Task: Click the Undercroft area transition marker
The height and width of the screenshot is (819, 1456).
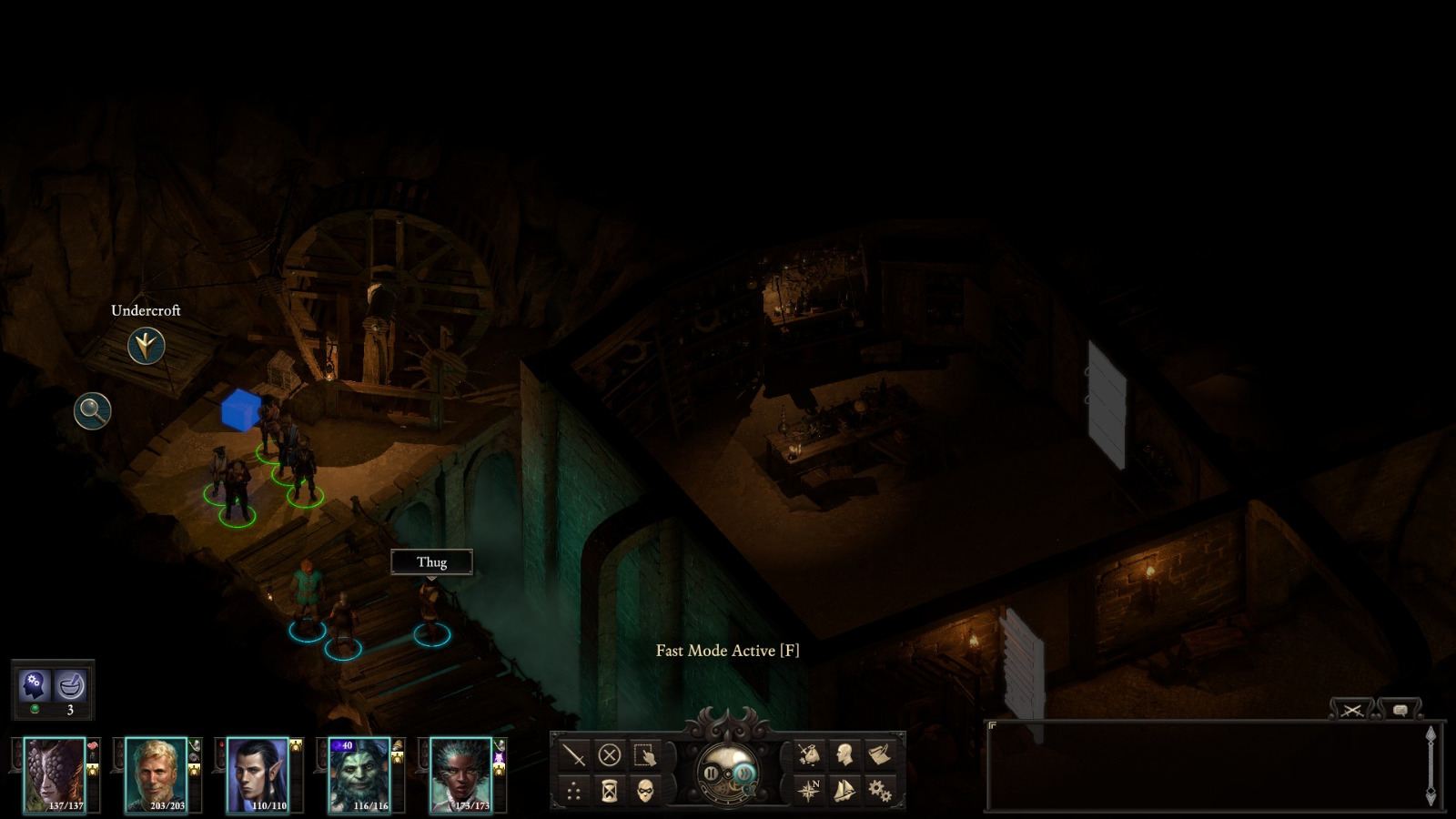Action: [x=146, y=344]
